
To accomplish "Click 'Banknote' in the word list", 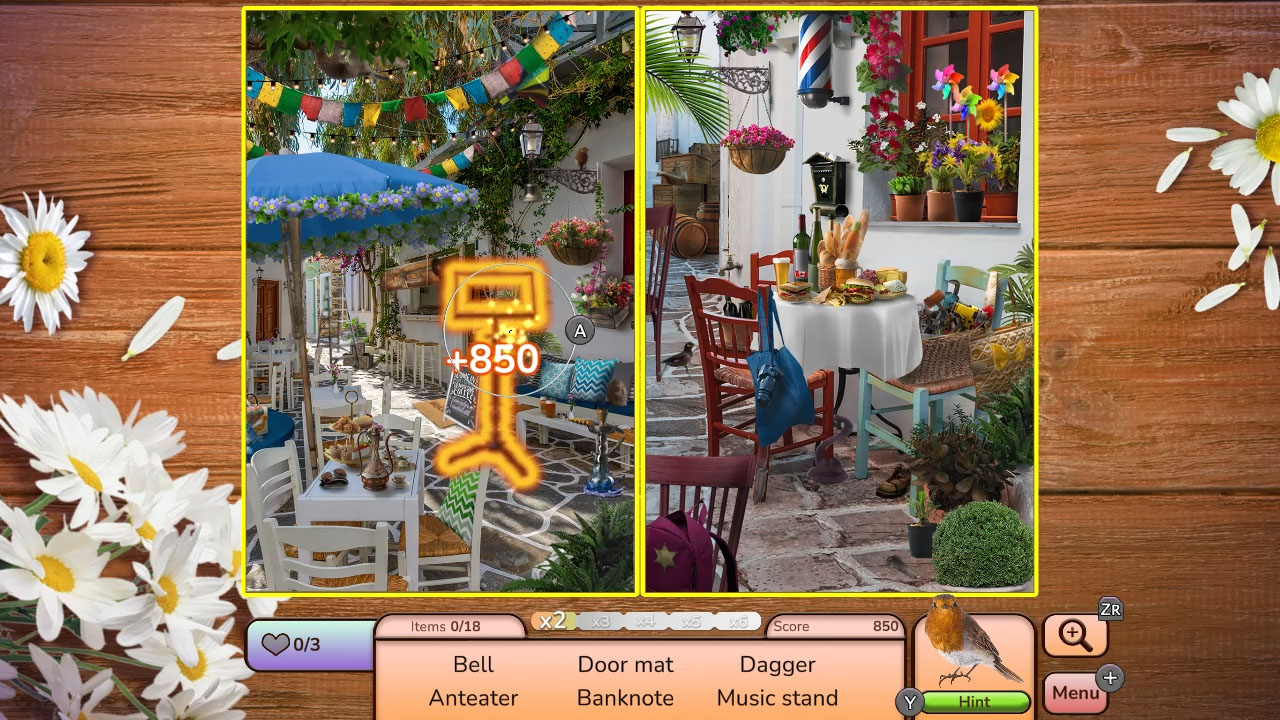I will pyautogui.click(x=625, y=698).
